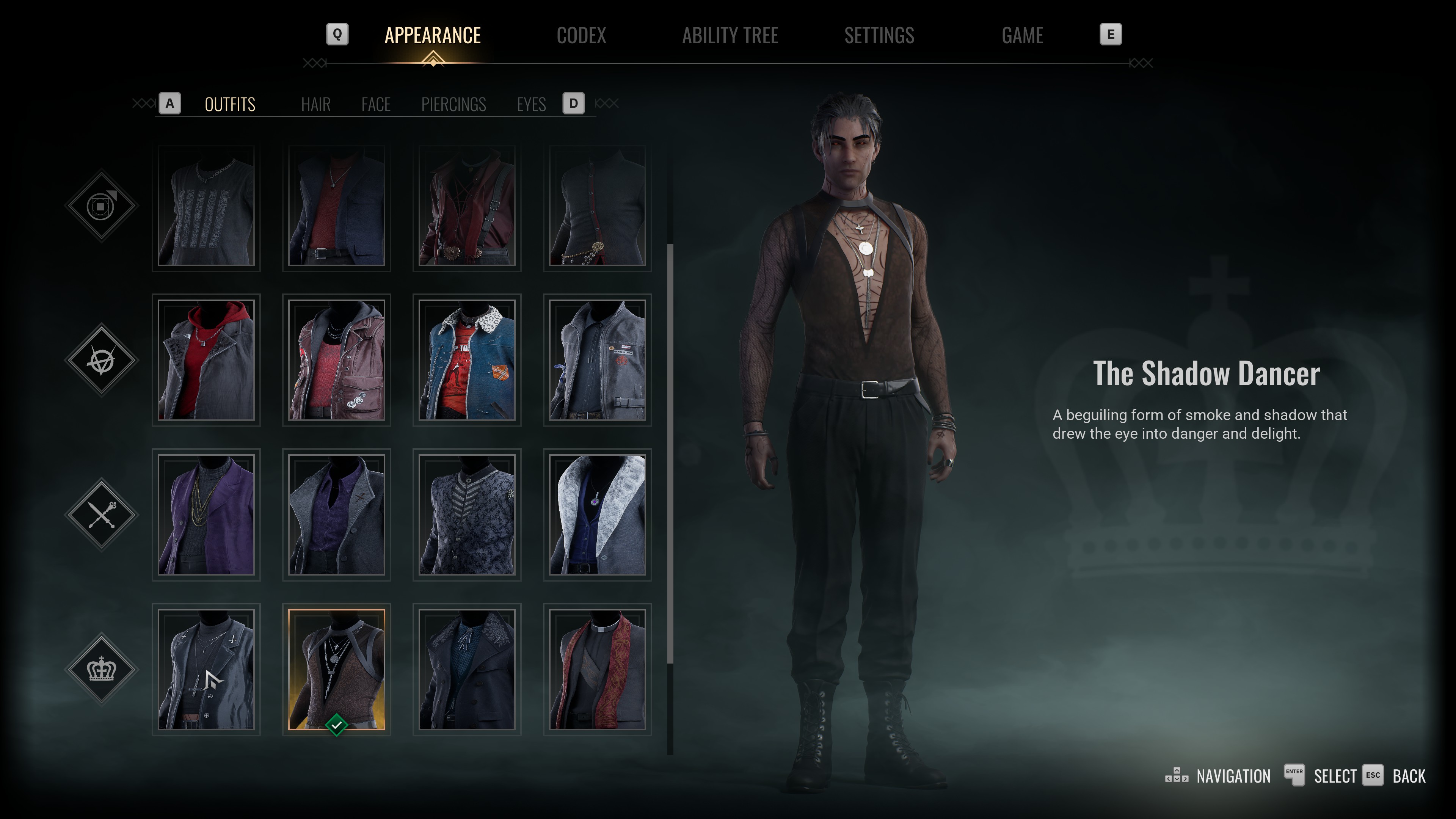Choose the red hoodie with gray jacket outfit
Image resolution: width=1456 pixels, height=819 pixels.
click(x=206, y=360)
